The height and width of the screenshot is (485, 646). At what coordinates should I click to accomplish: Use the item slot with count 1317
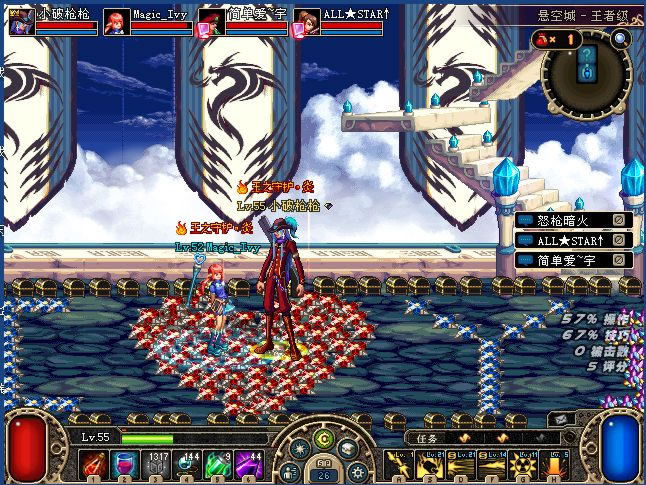[x=158, y=464]
